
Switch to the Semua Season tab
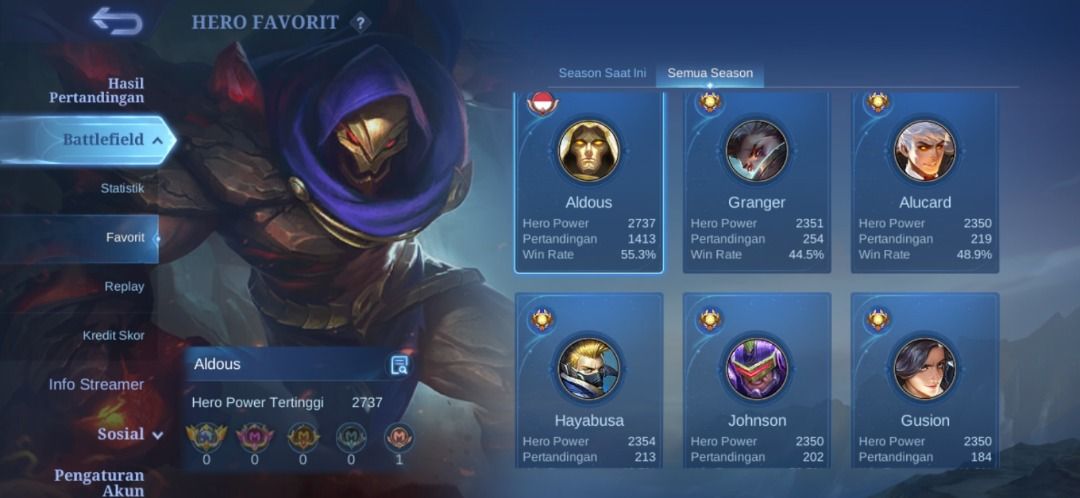(x=710, y=74)
